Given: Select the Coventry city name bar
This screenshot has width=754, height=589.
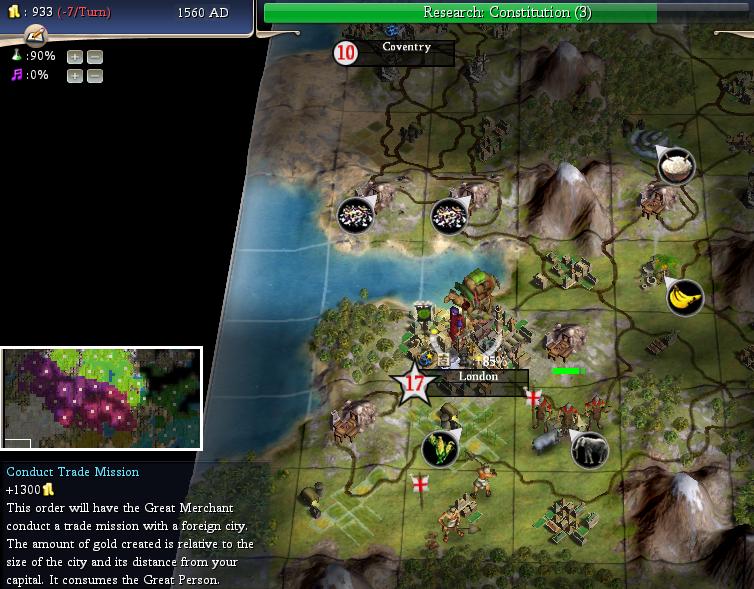Looking at the screenshot, I should (406, 47).
